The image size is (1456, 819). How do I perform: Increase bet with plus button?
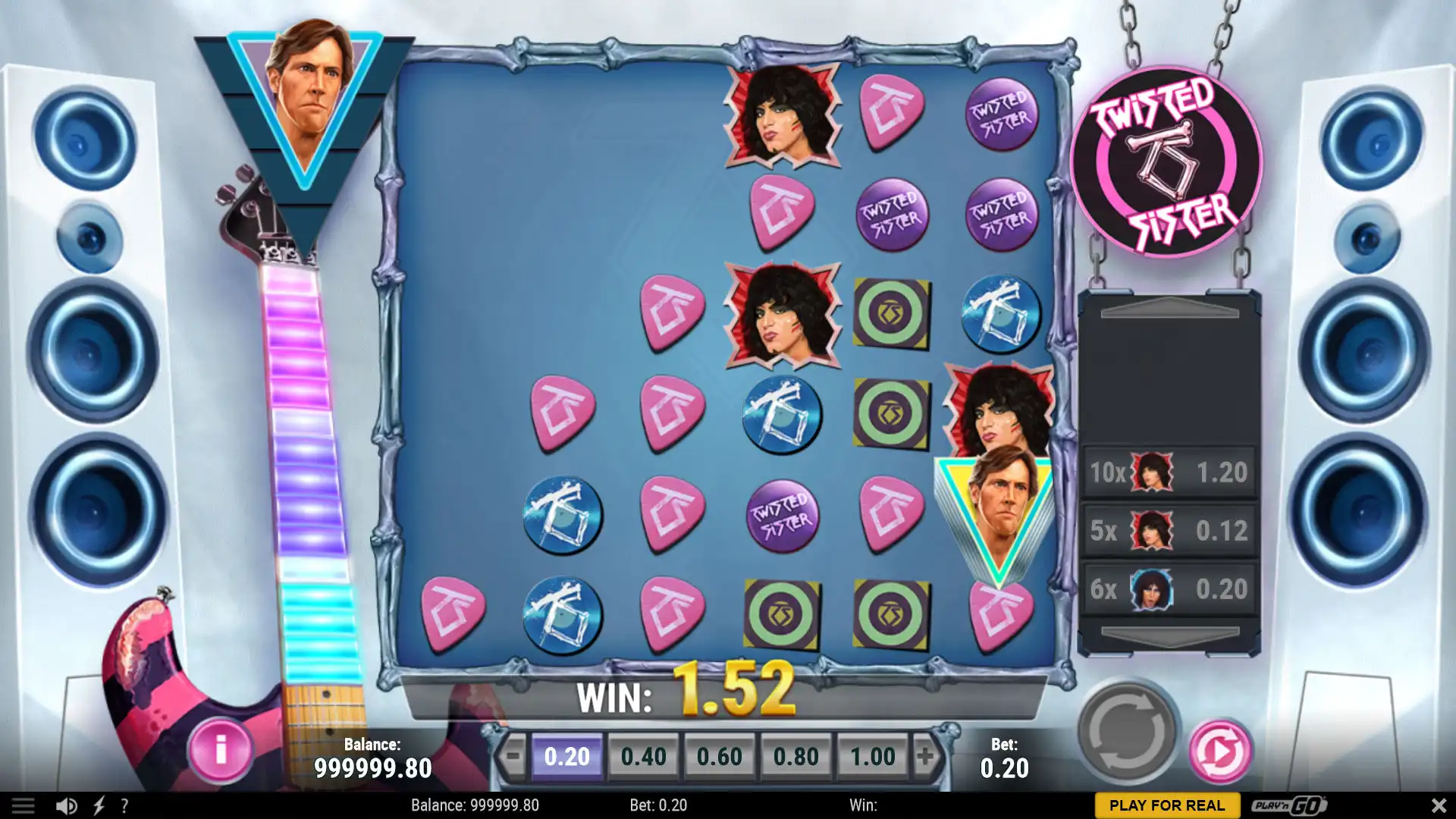pos(925,756)
